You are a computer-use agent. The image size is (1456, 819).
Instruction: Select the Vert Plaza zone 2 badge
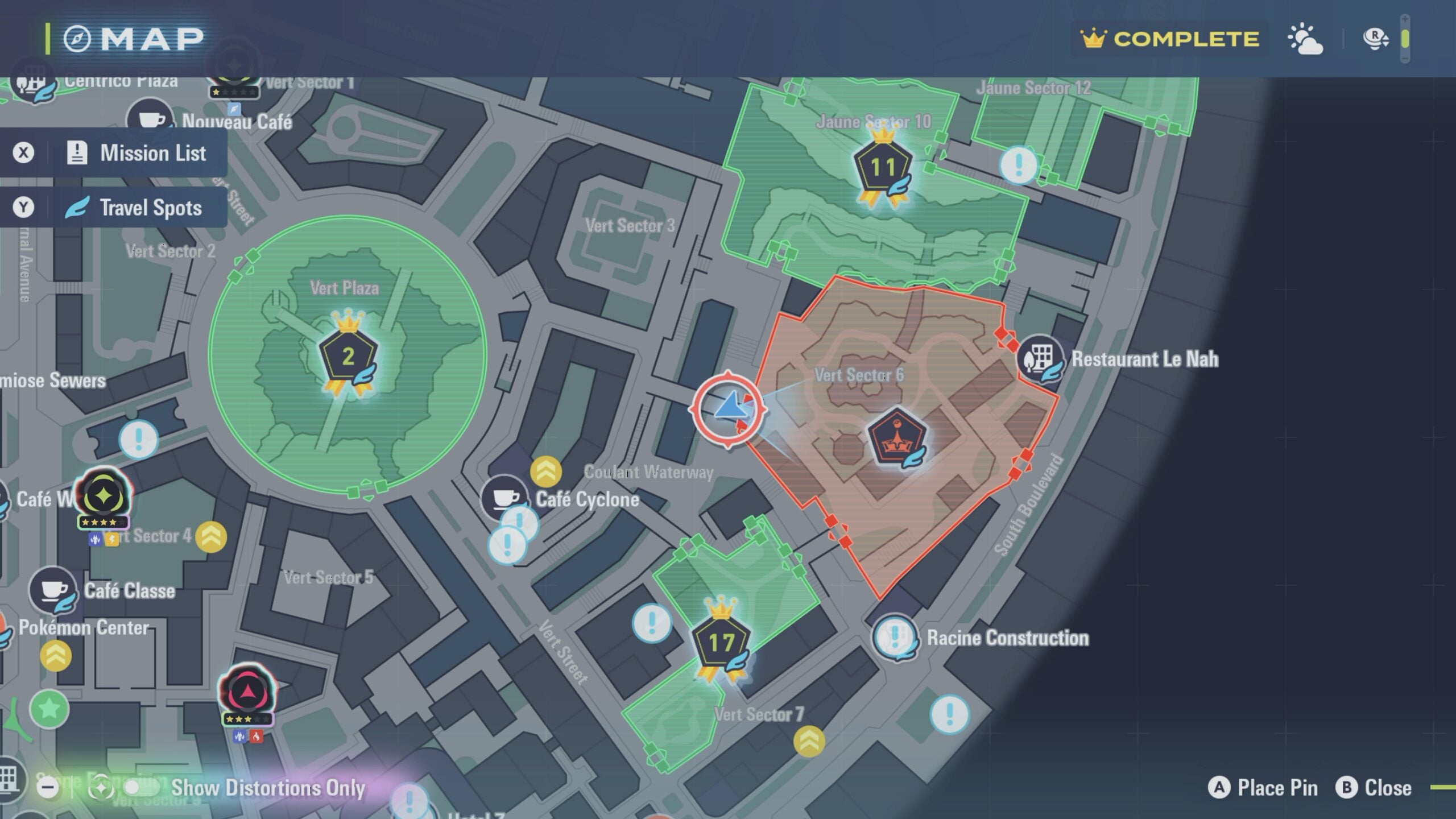[348, 357]
